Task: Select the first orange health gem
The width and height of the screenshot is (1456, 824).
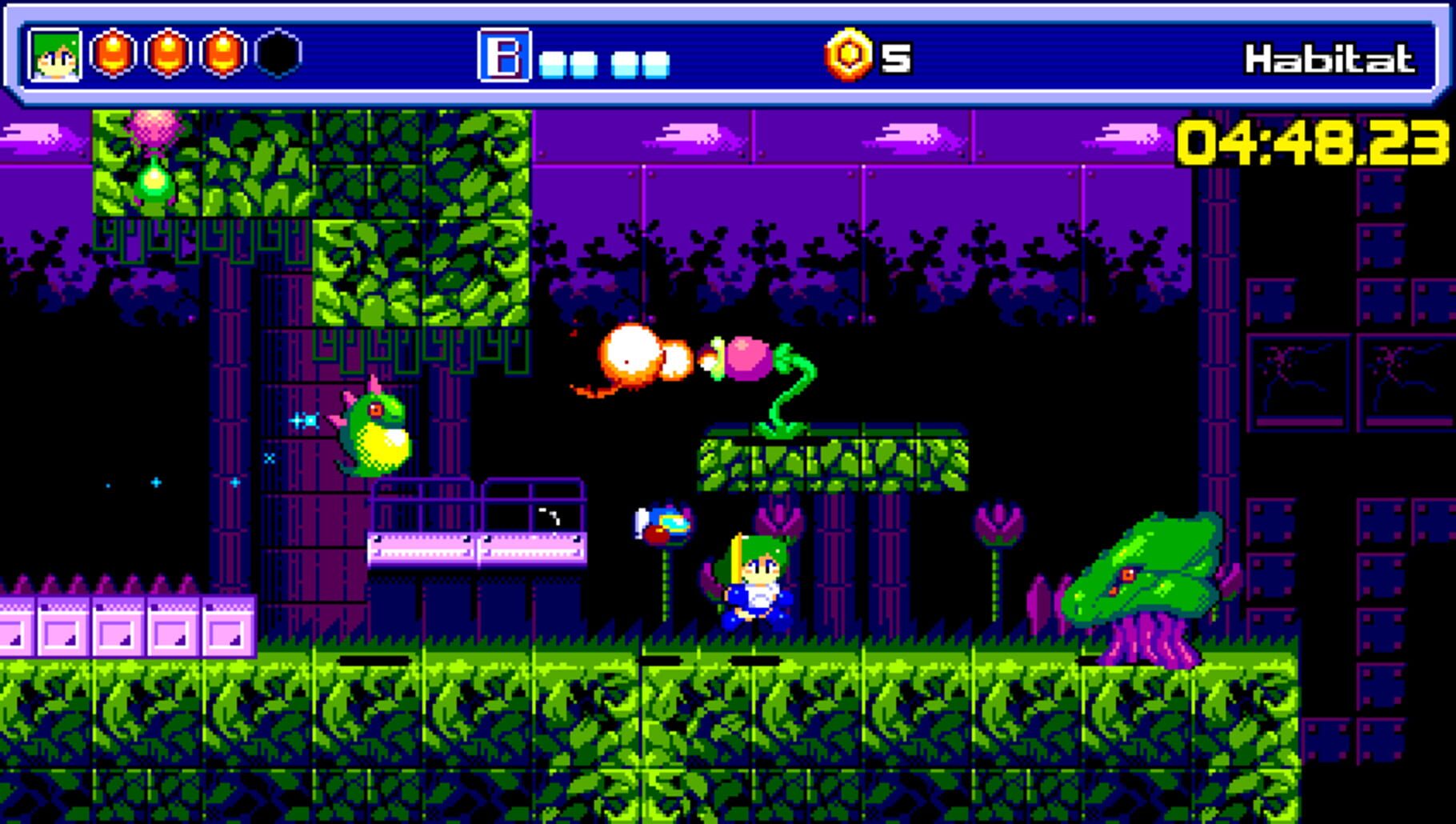Action: tap(112, 54)
